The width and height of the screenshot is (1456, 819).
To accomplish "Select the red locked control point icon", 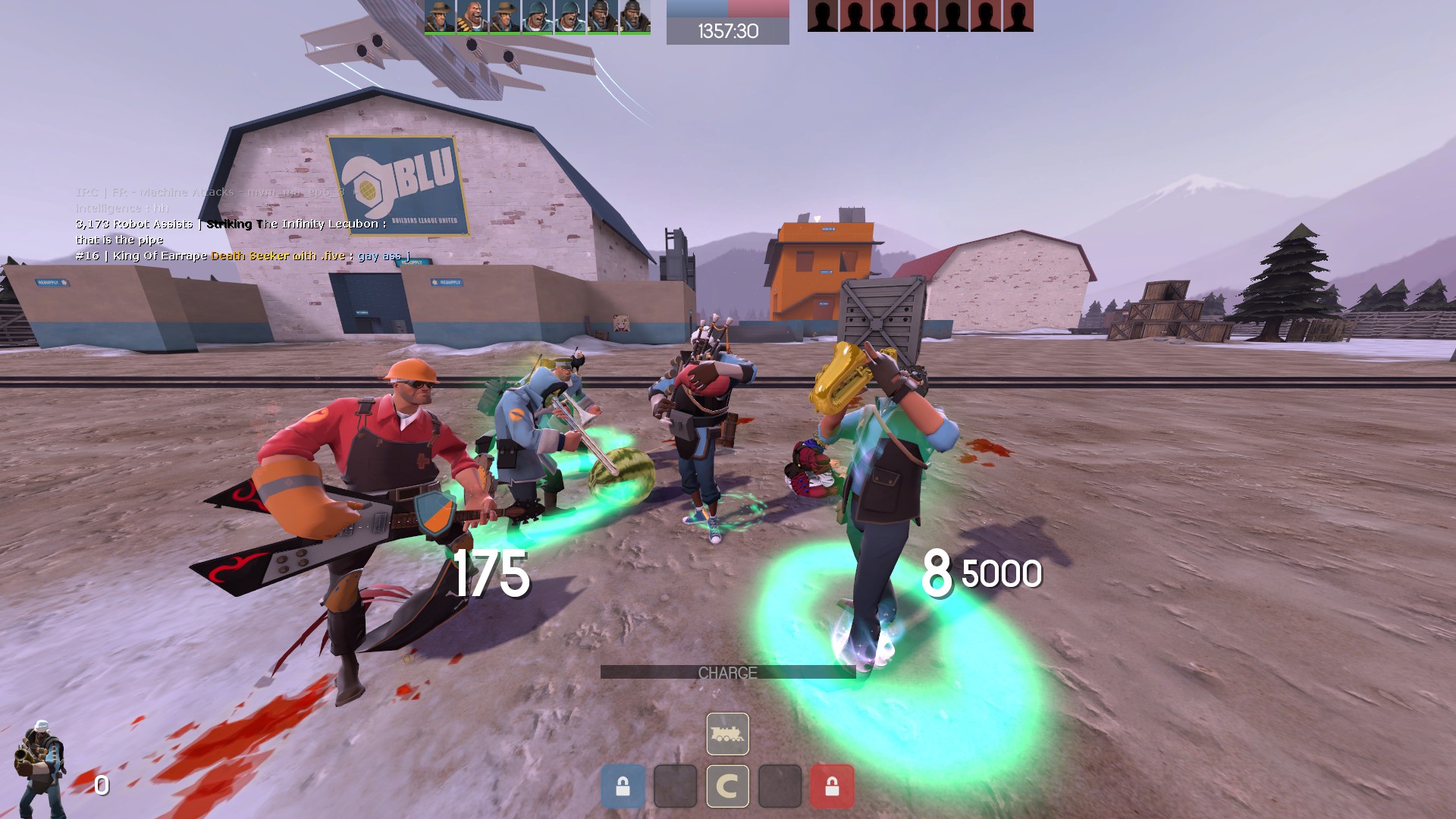I will coord(832,786).
